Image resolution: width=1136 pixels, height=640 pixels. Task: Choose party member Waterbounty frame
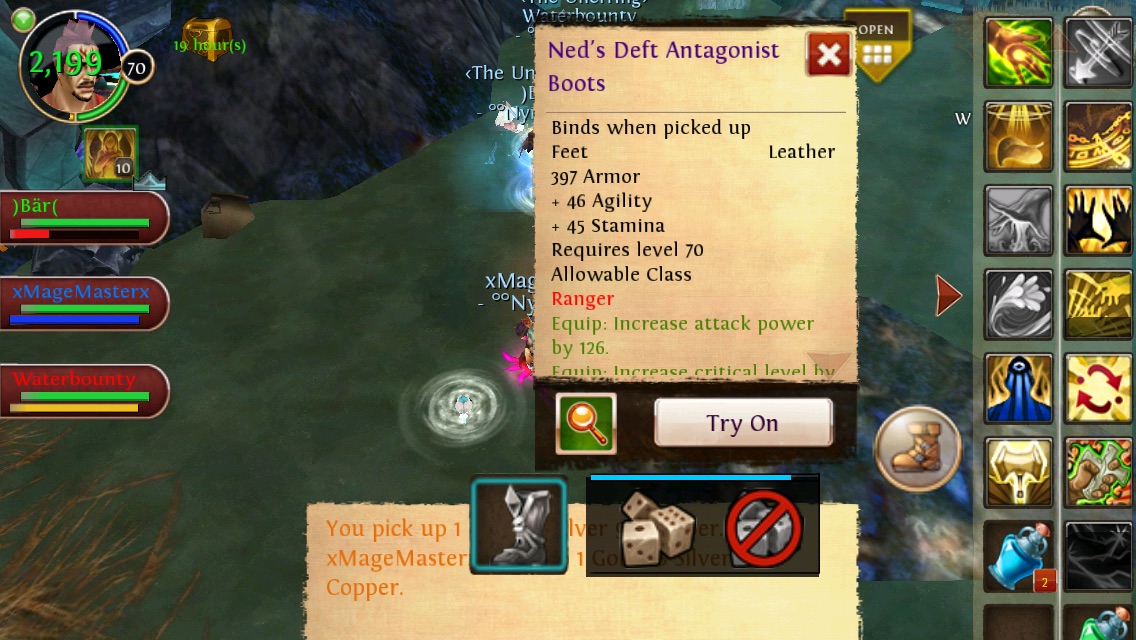click(84, 390)
